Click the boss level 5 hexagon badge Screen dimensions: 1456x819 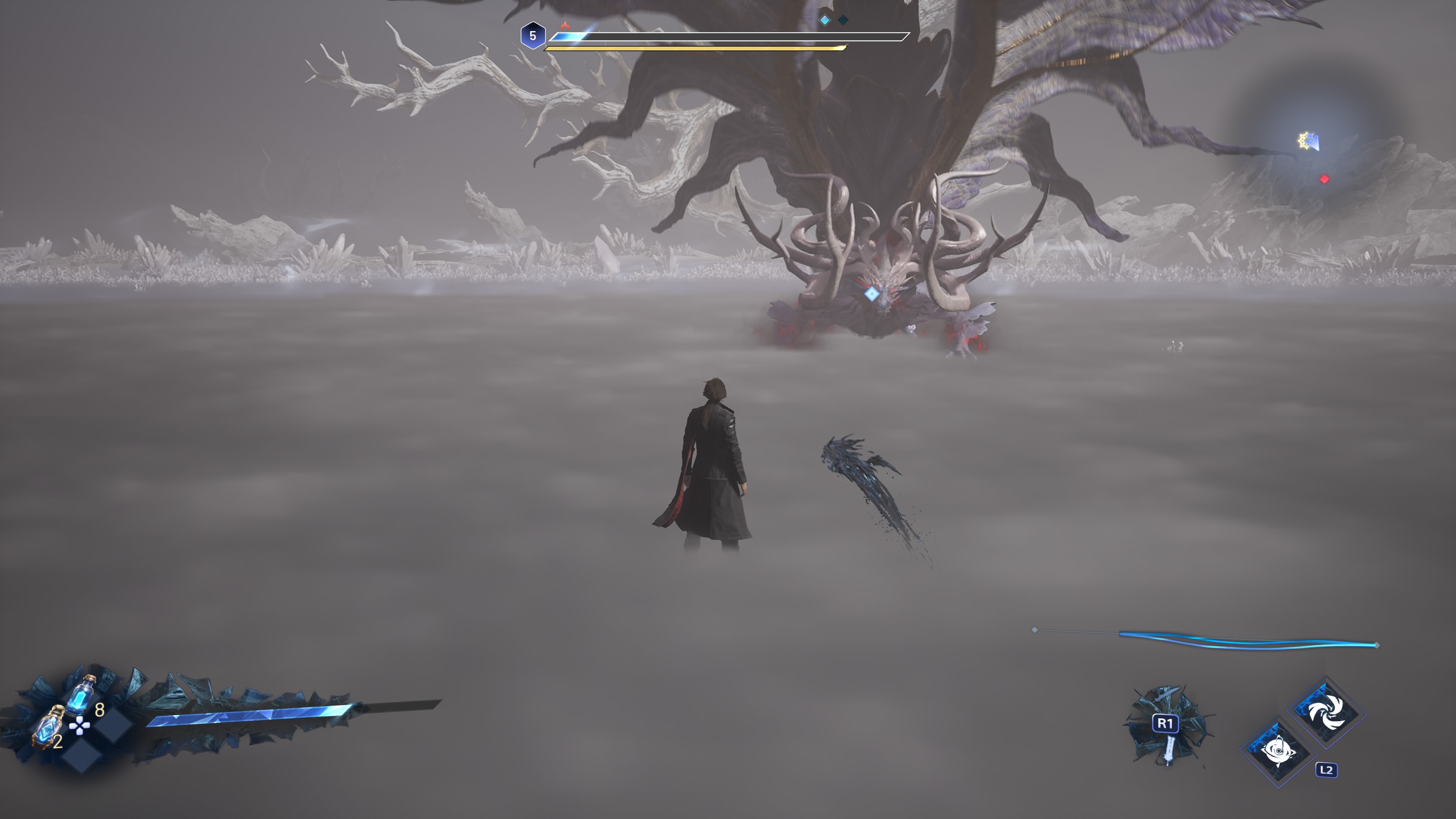click(x=532, y=36)
